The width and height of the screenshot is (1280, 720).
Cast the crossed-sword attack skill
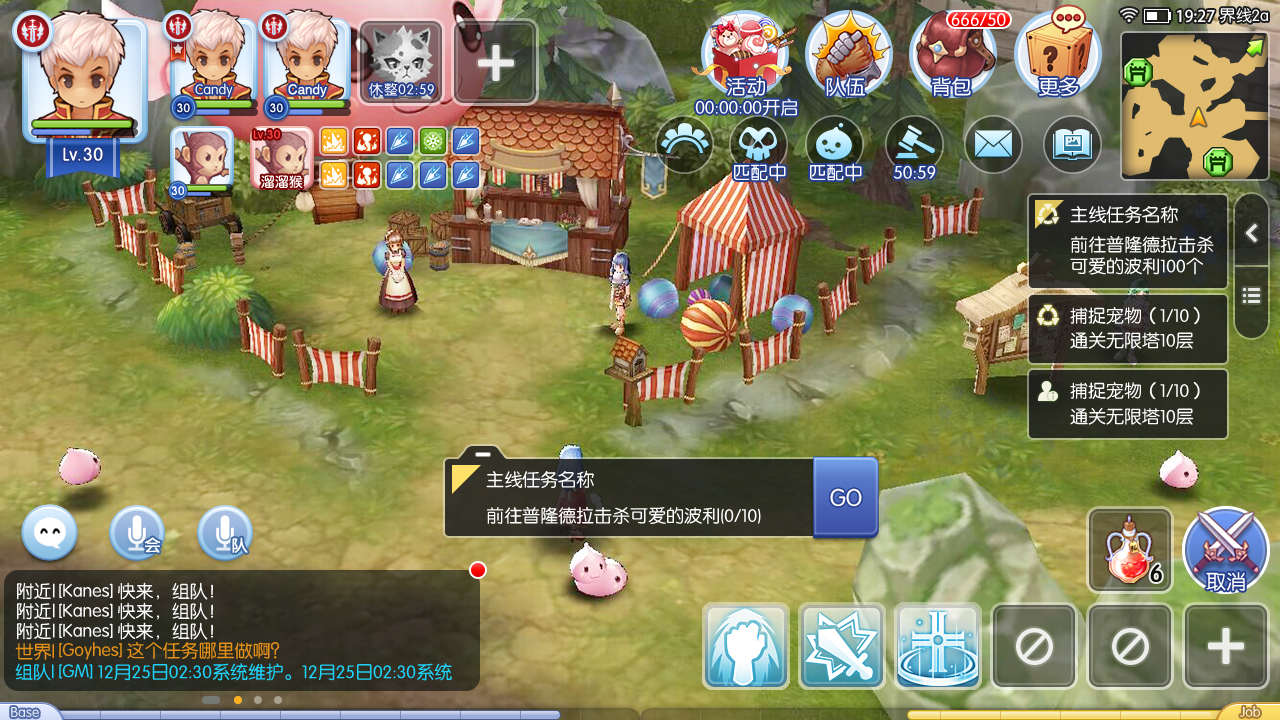click(841, 645)
